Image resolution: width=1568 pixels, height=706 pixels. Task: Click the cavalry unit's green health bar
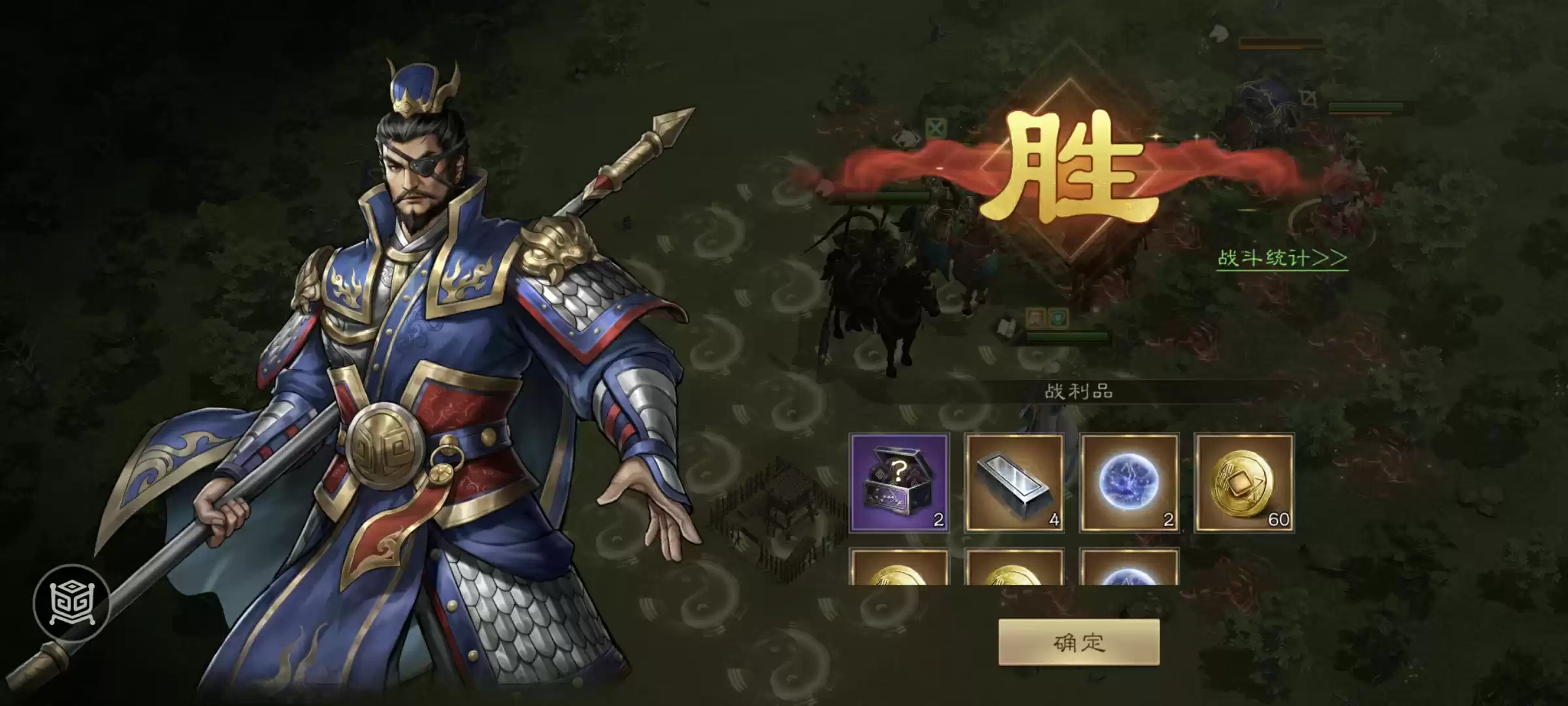[x=889, y=195]
